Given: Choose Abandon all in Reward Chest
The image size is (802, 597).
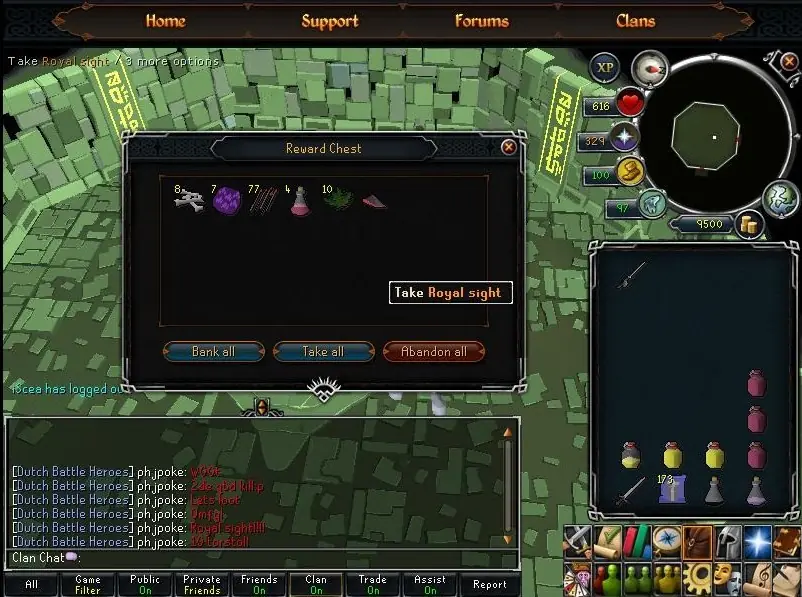Looking at the screenshot, I should (433, 352).
